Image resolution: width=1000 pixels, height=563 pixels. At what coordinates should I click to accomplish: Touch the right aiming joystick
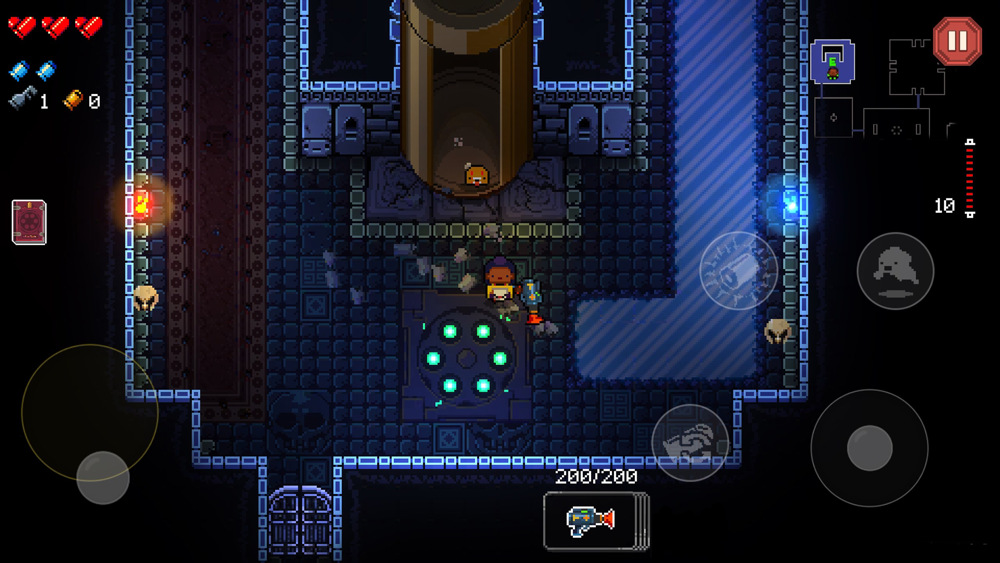(x=869, y=448)
